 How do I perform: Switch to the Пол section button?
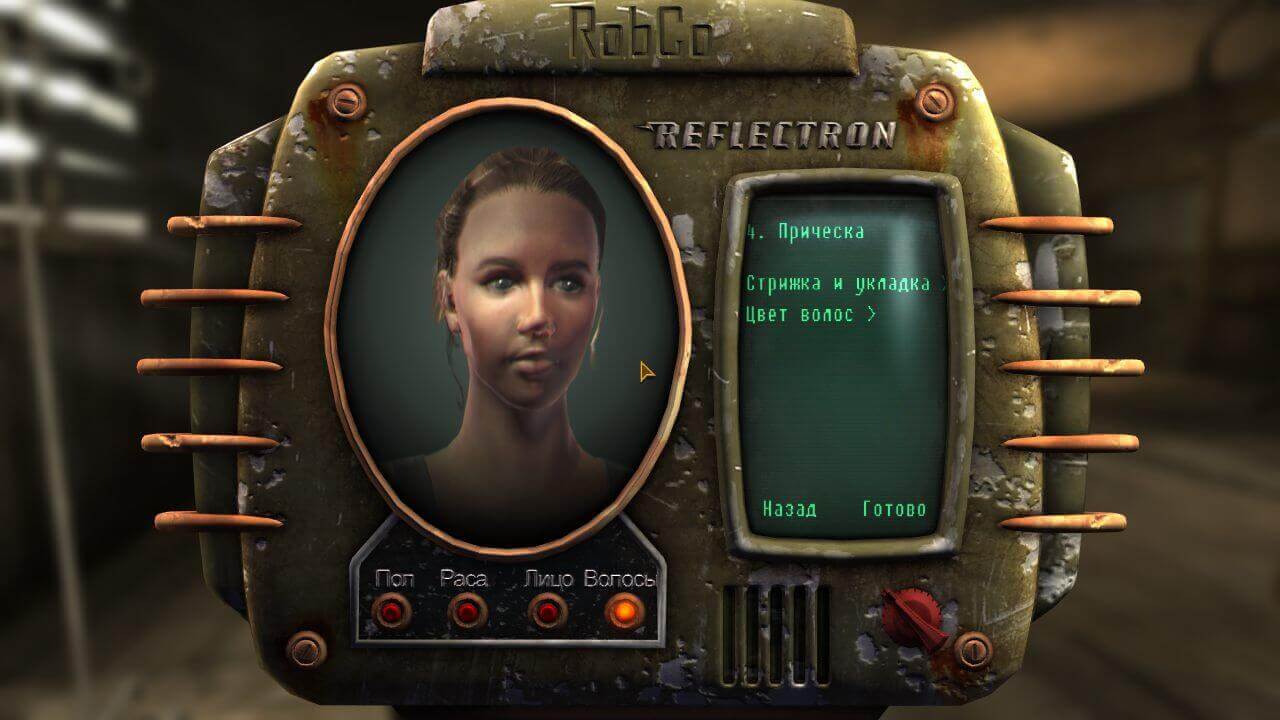tap(390, 610)
